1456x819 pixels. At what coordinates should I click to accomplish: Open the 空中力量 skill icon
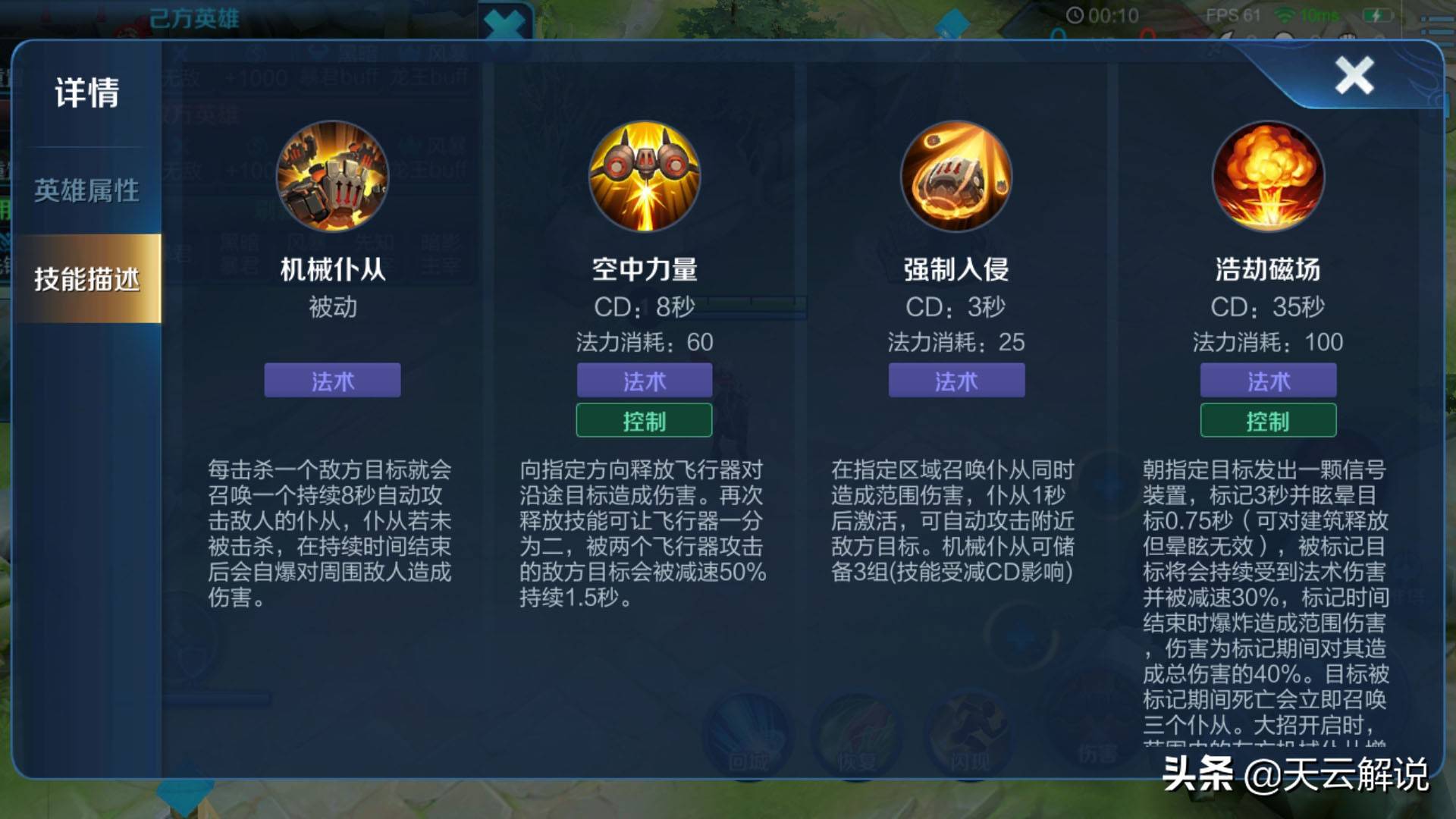pyautogui.click(x=644, y=177)
